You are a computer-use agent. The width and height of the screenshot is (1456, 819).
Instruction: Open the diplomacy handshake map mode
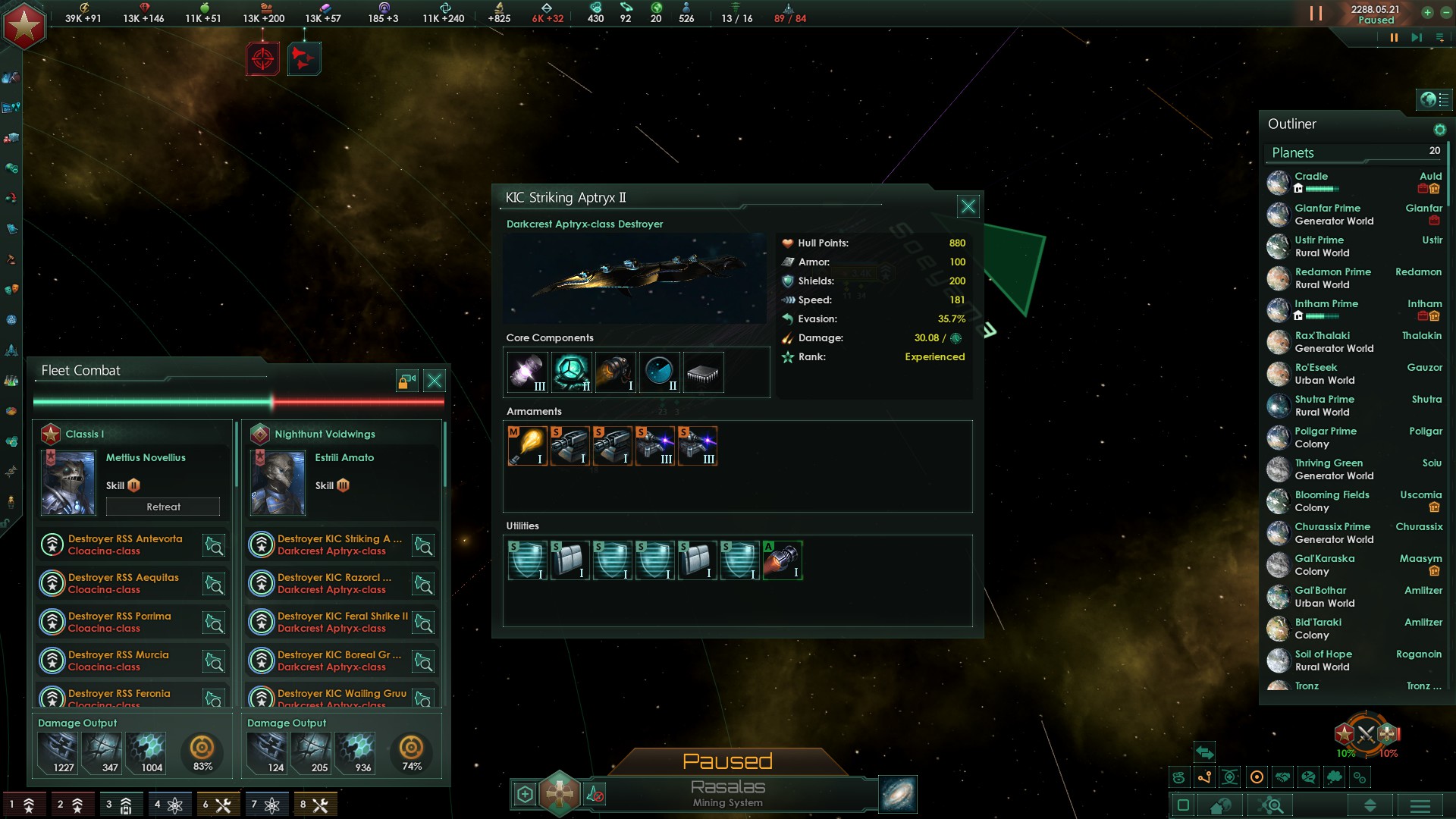coord(1282,777)
